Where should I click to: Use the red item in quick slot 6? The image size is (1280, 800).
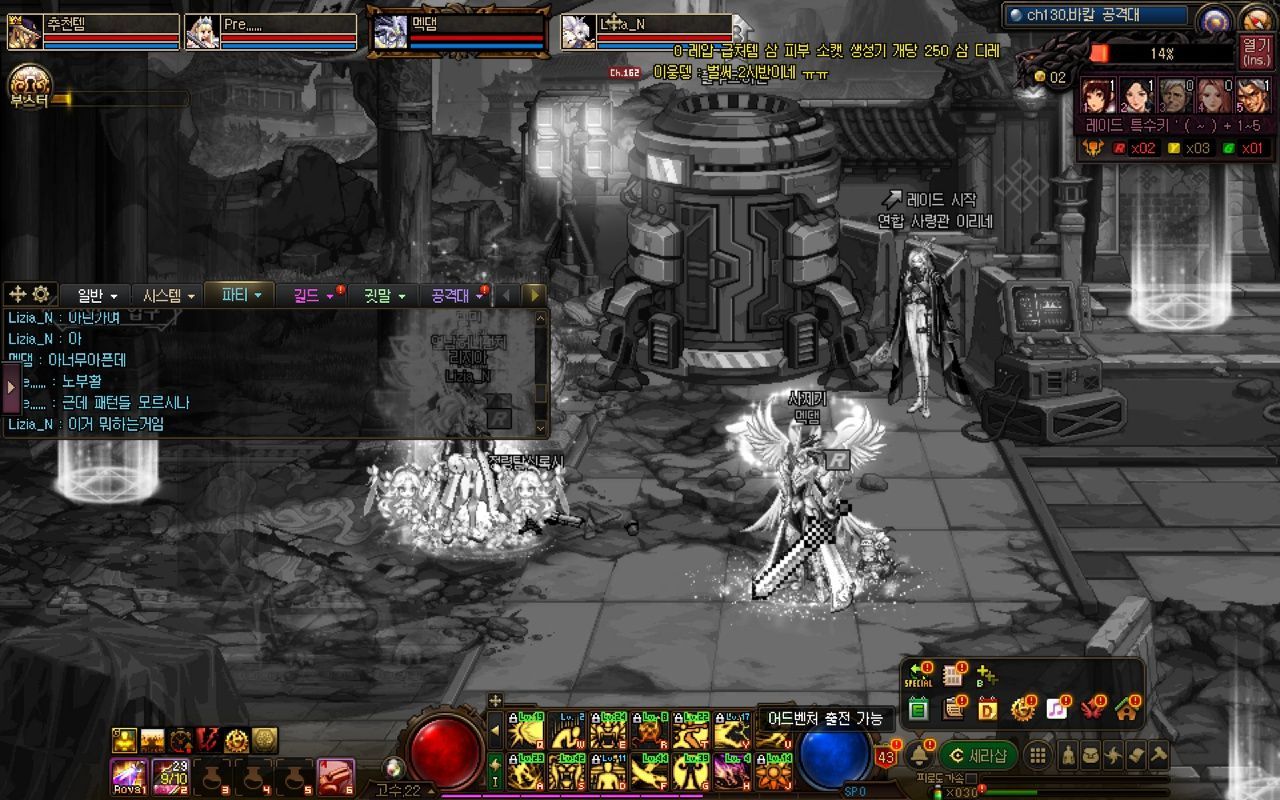click(335, 776)
